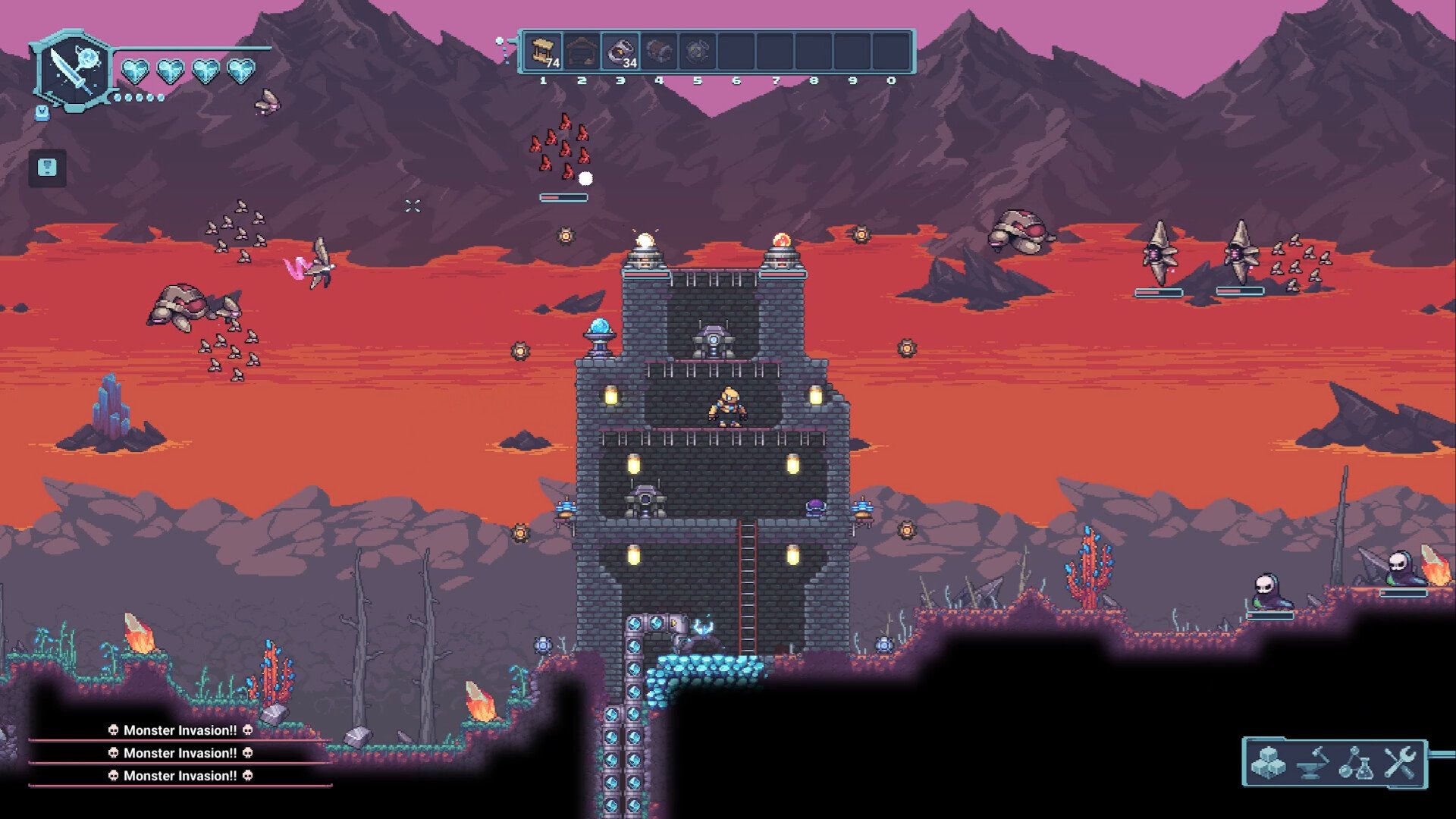1456x819 pixels.
Task: Pick the barrel item in slot 4
Action: click(x=659, y=52)
